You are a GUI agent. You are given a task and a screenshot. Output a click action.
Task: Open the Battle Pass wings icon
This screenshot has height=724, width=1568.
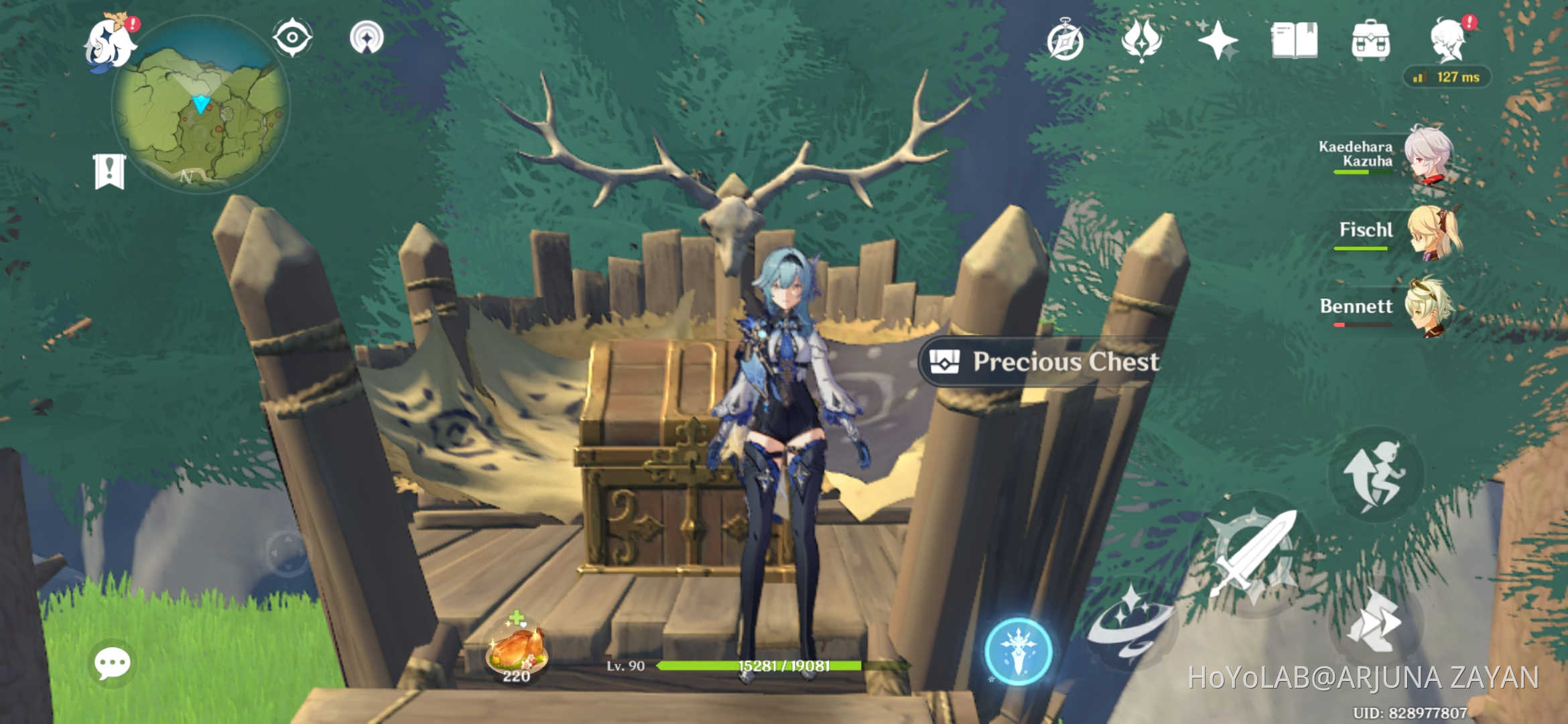1142,42
